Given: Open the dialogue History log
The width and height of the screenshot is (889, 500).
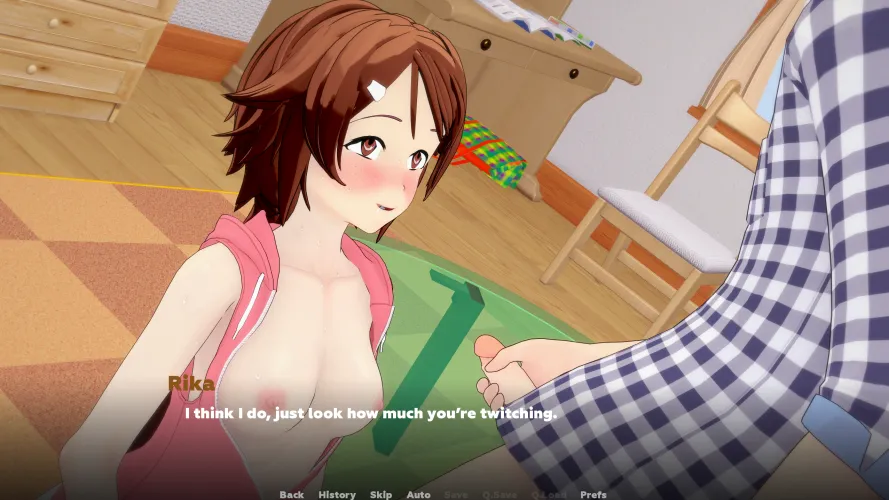Looking at the screenshot, I should (x=337, y=494).
